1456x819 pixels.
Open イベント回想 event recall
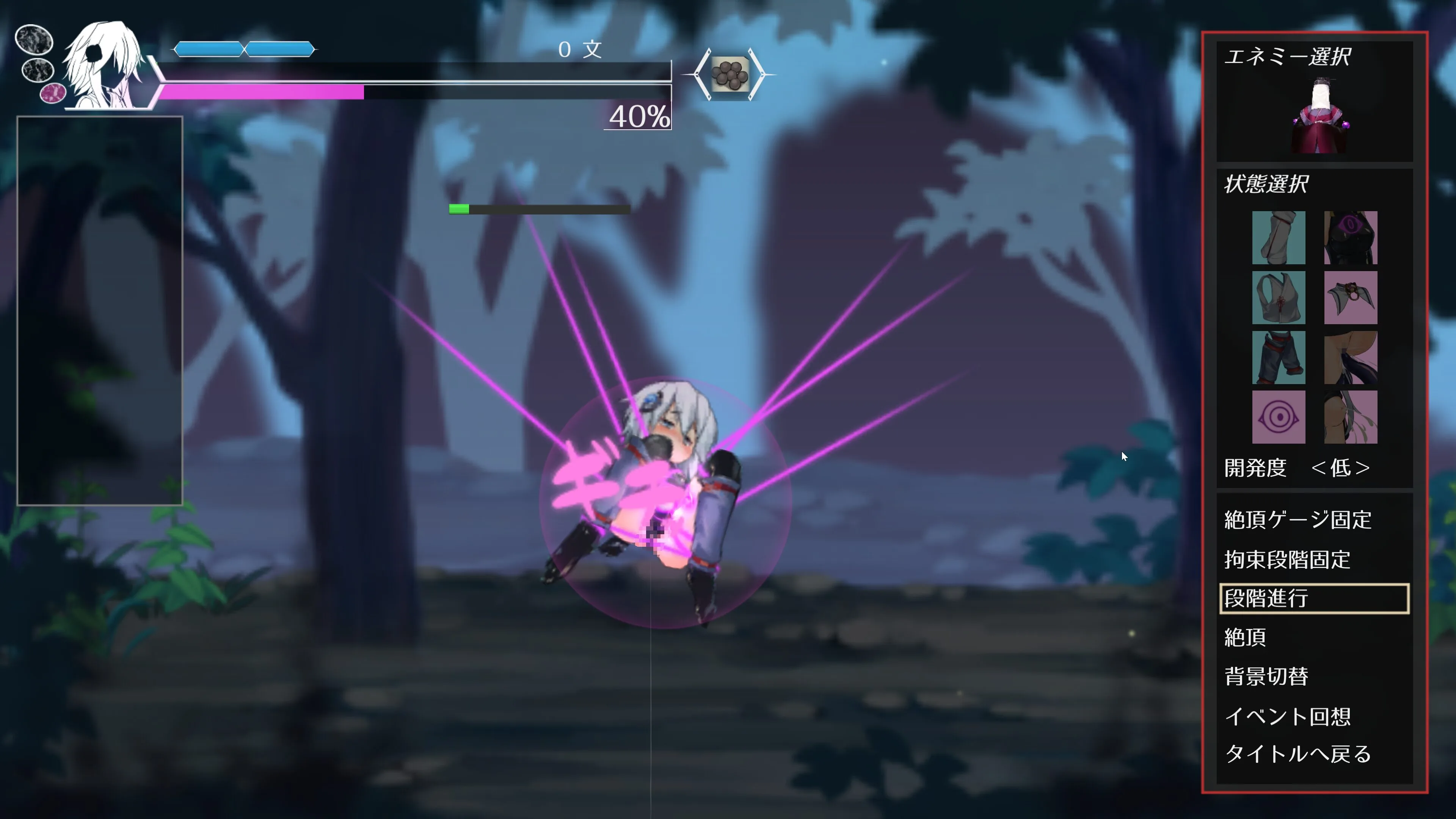pos(1287,717)
